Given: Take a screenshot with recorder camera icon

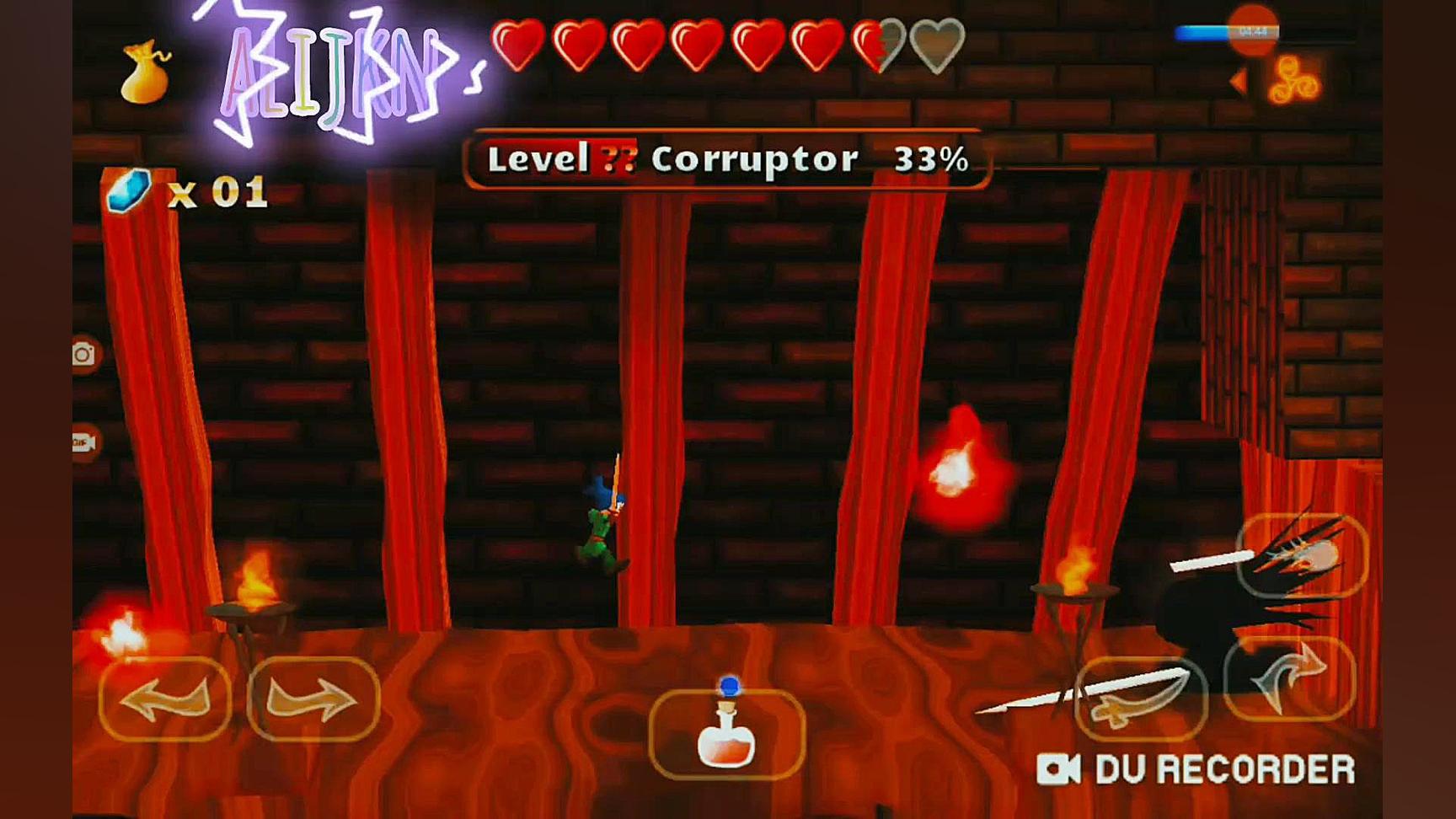Looking at the screenshot, I should click(x=83, y=355).
